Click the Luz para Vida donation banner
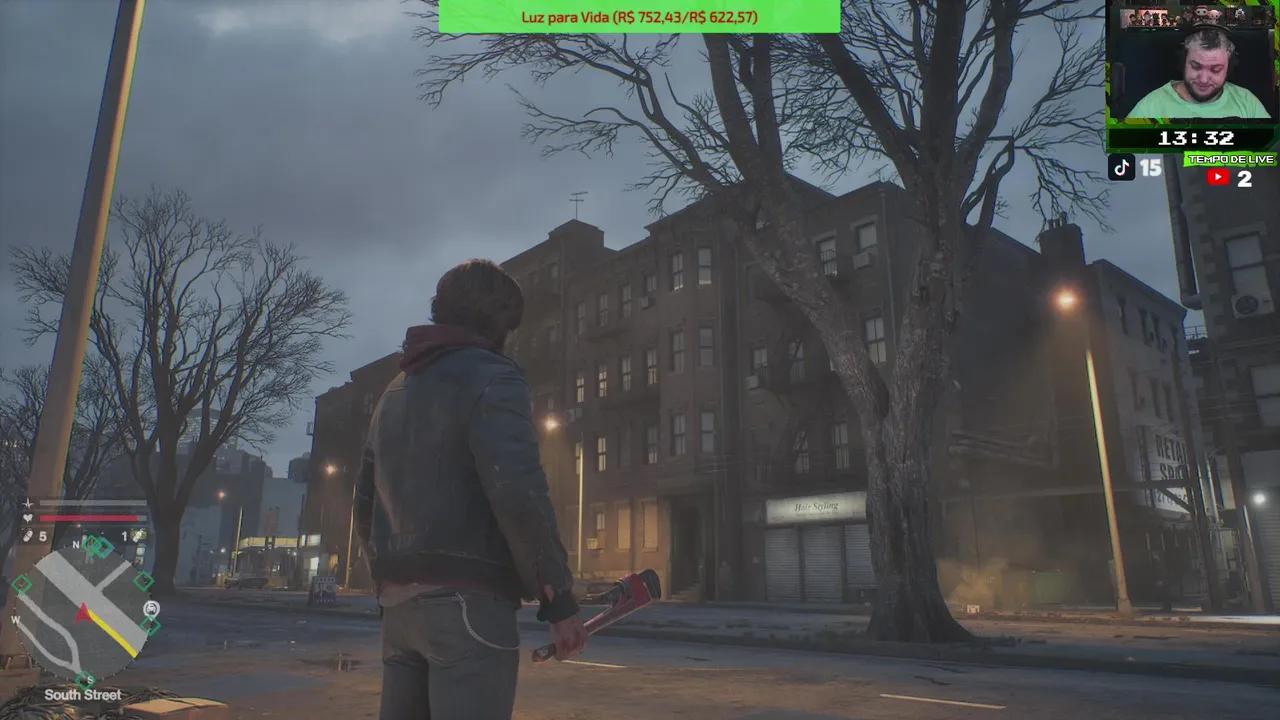 (639, 17)
